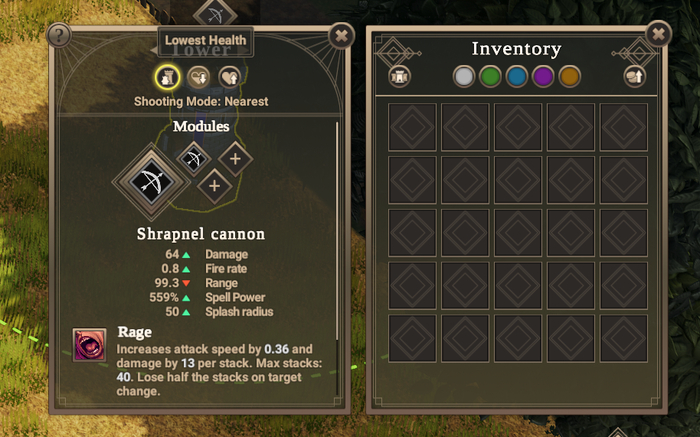Image resolution: width=700 pixels, height=437 pixels.
Task: Filter inventory by purple rarity
Action: 543,76
